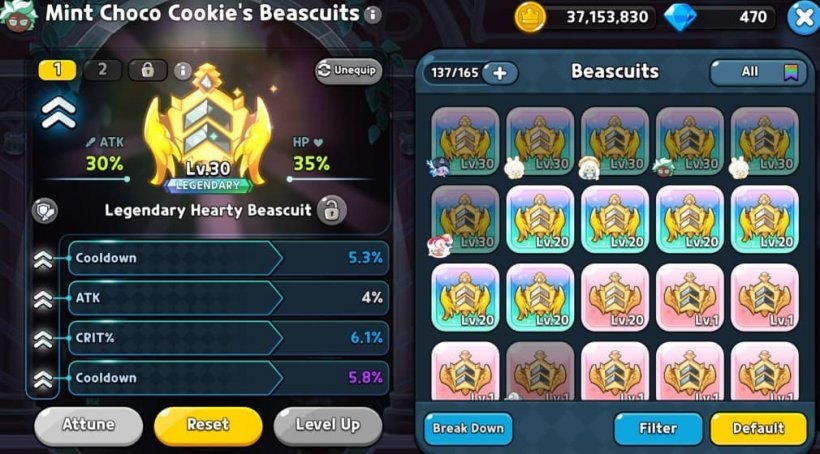Image resolution: width=820 pixels, height=454 pixels.
Task: Click the Attune button
Action: (88, 425)
